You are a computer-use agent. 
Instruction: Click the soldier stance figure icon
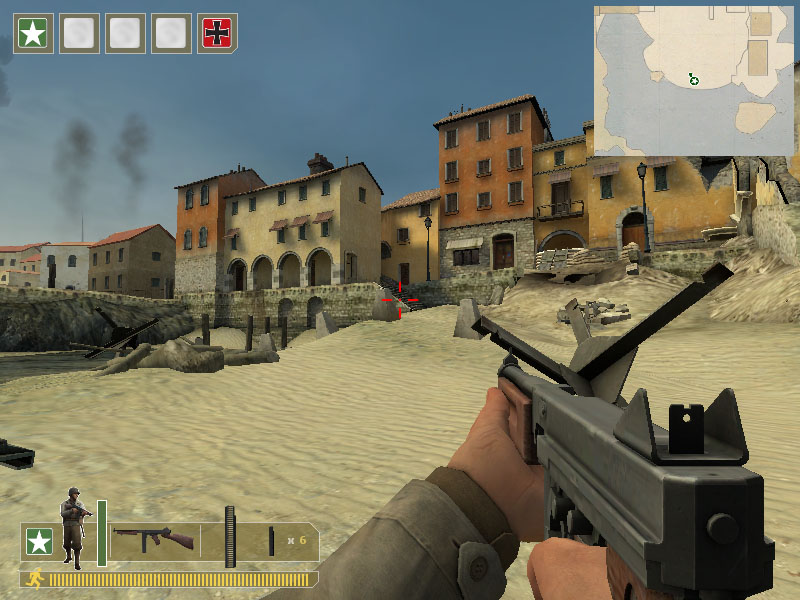coord(74,527)
